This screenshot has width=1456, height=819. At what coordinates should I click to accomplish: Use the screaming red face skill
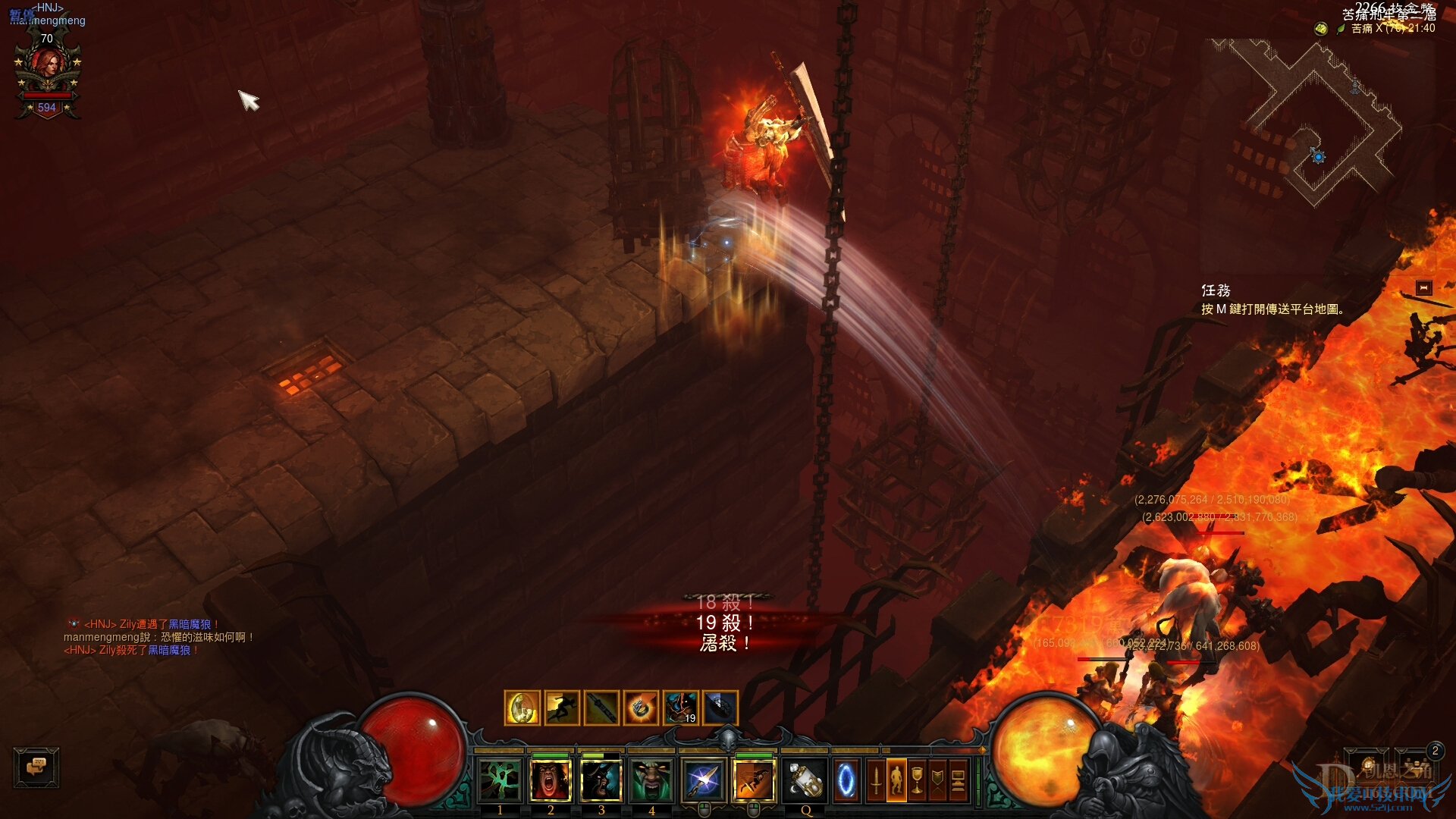tap(551, 780)
